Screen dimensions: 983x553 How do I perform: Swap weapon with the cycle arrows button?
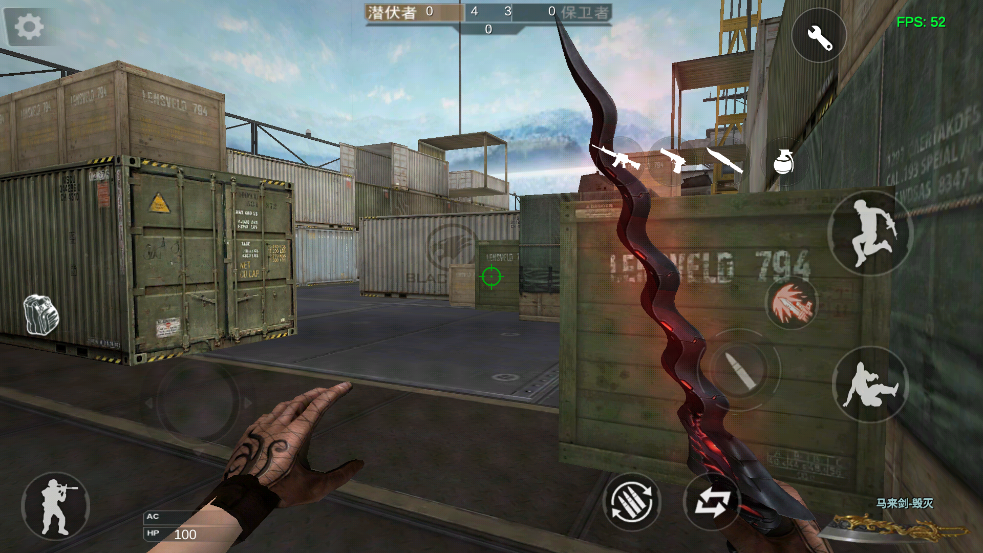pos(711,502)
